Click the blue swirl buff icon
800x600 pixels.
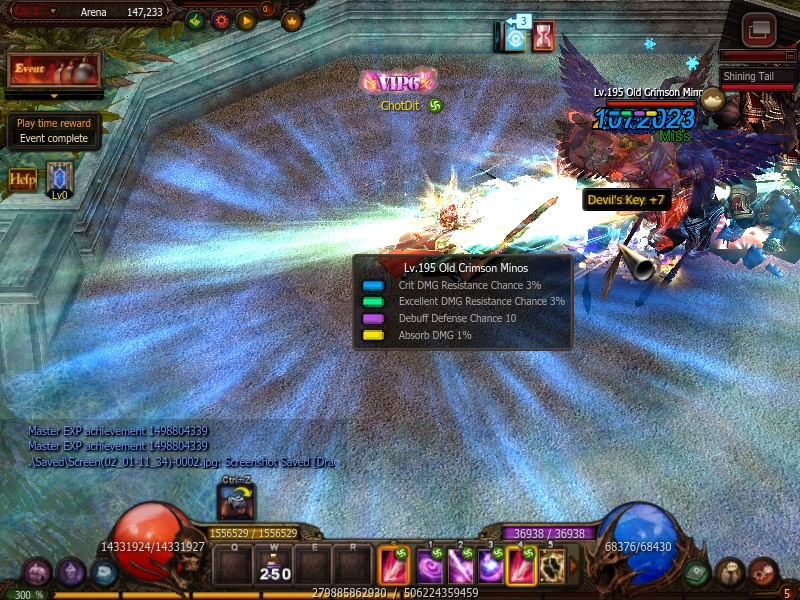click(515, 38)
